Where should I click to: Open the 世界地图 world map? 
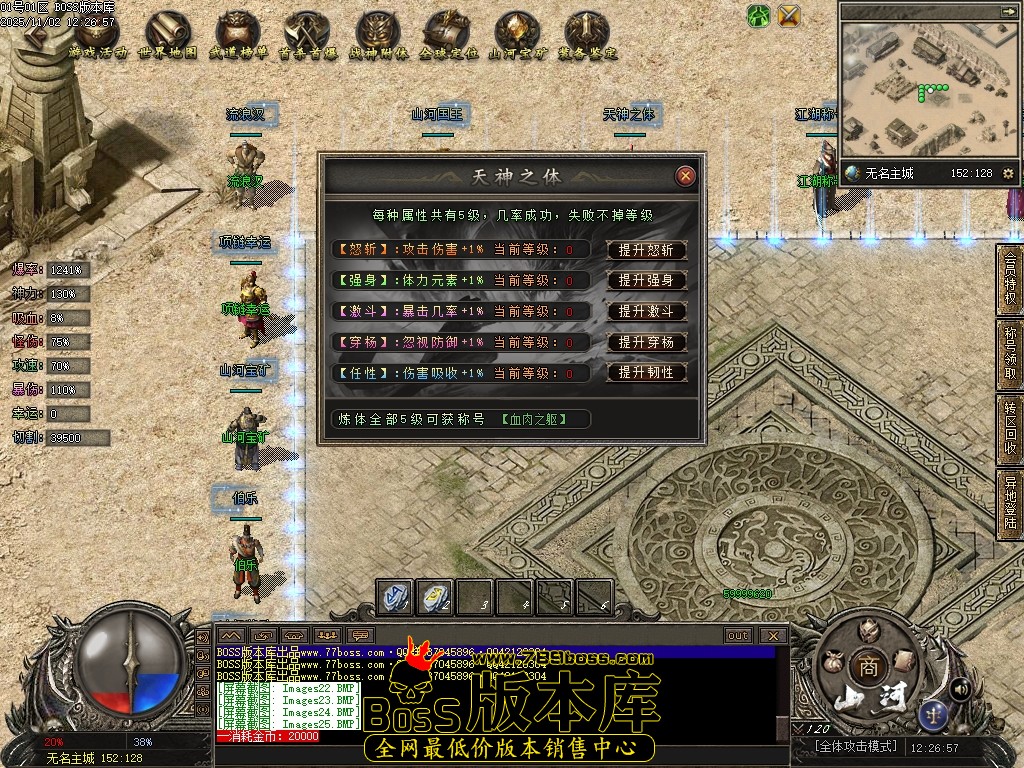click(x=168, y=35)
